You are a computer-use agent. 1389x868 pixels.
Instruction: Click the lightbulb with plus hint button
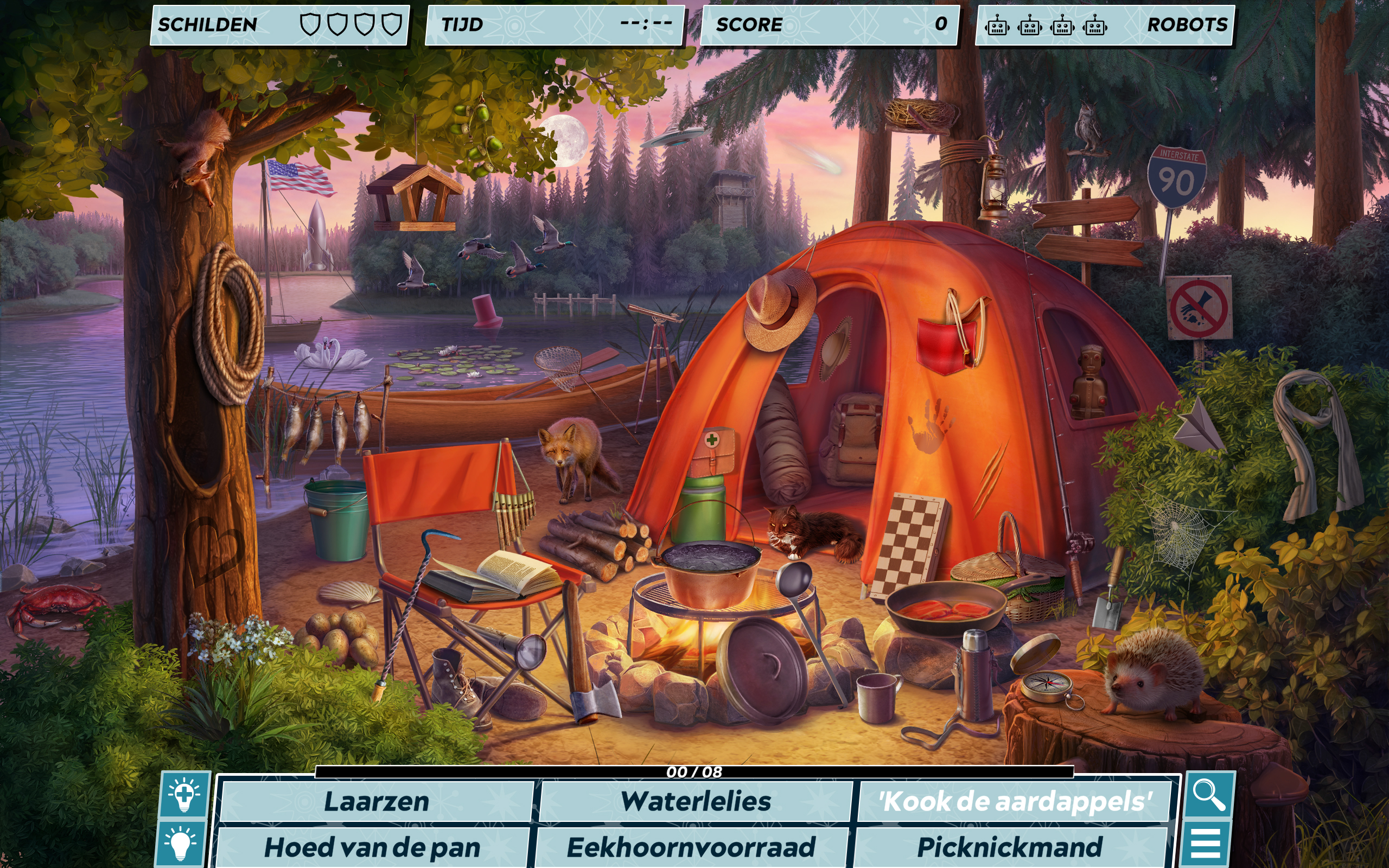tap(184, 795)
